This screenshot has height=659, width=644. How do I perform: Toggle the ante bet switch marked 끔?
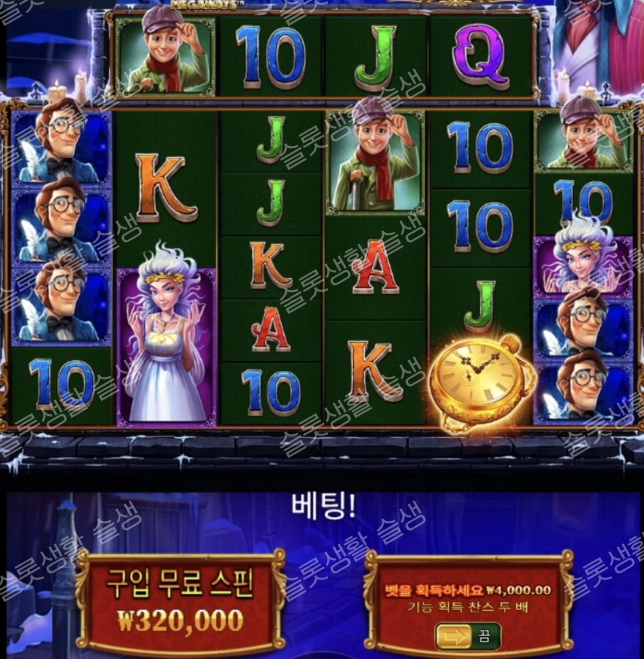[x=467, y=635]
